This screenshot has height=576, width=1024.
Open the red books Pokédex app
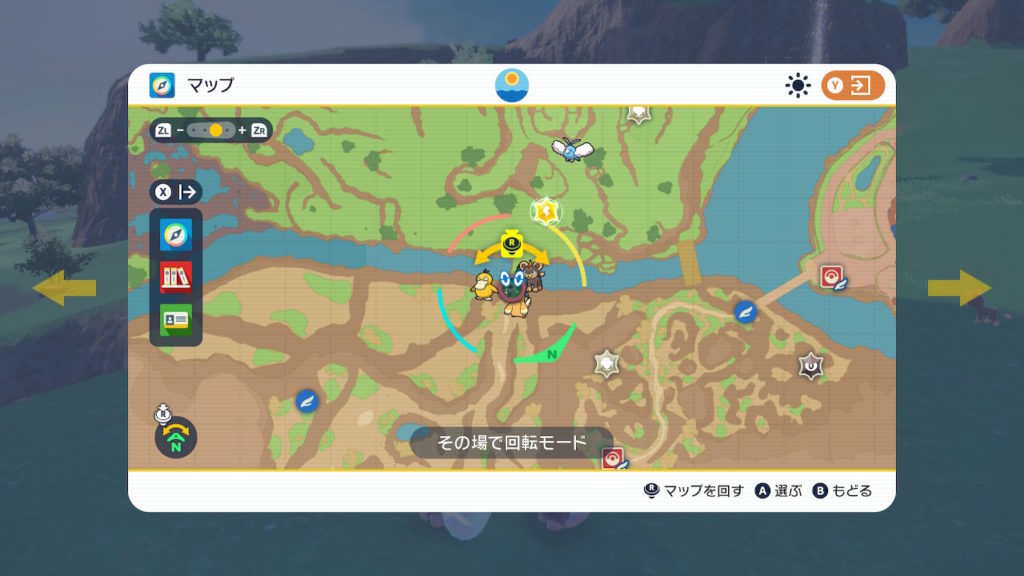(x=176, y=277)
